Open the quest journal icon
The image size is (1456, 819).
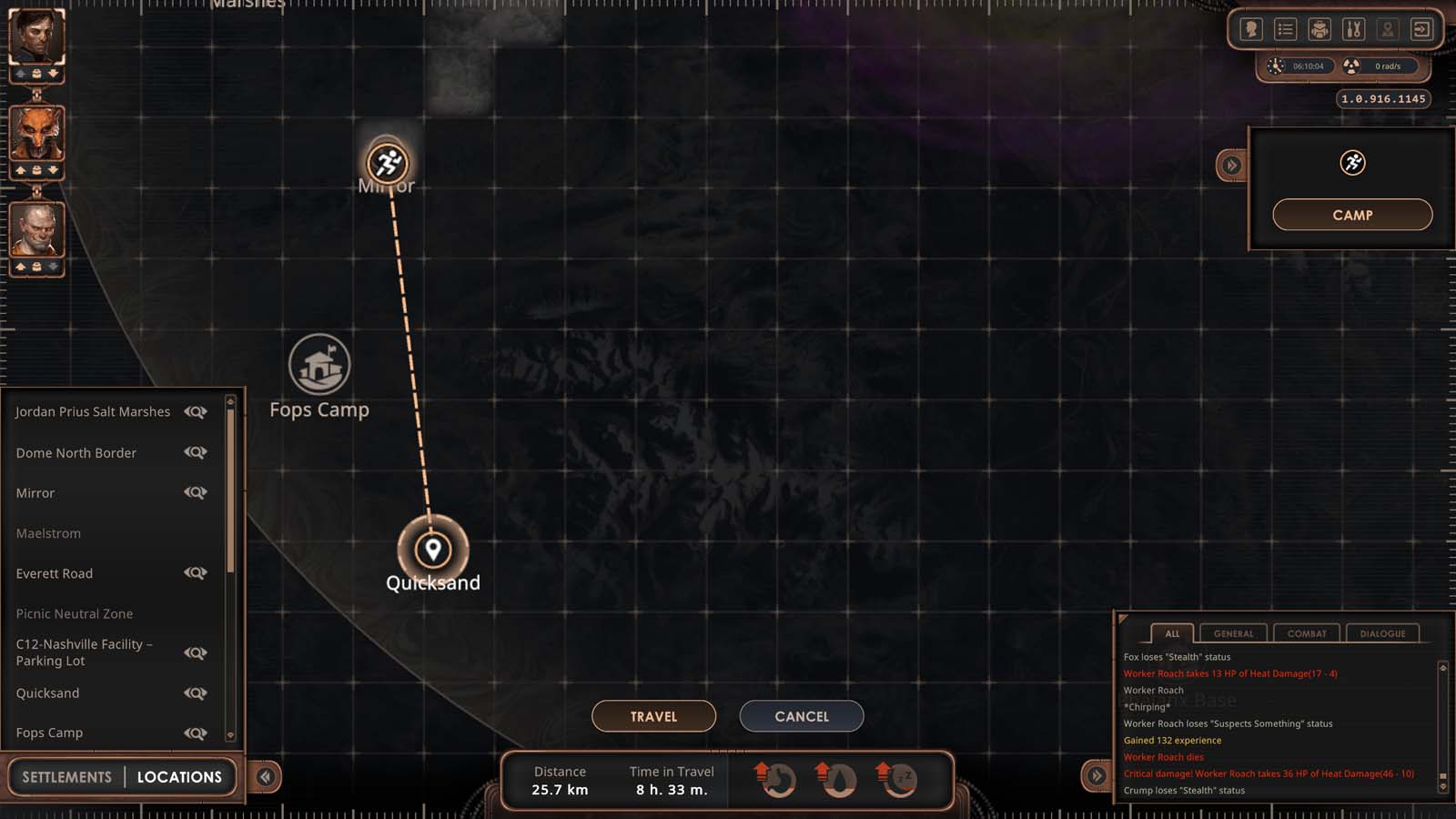pos(1284,29)
